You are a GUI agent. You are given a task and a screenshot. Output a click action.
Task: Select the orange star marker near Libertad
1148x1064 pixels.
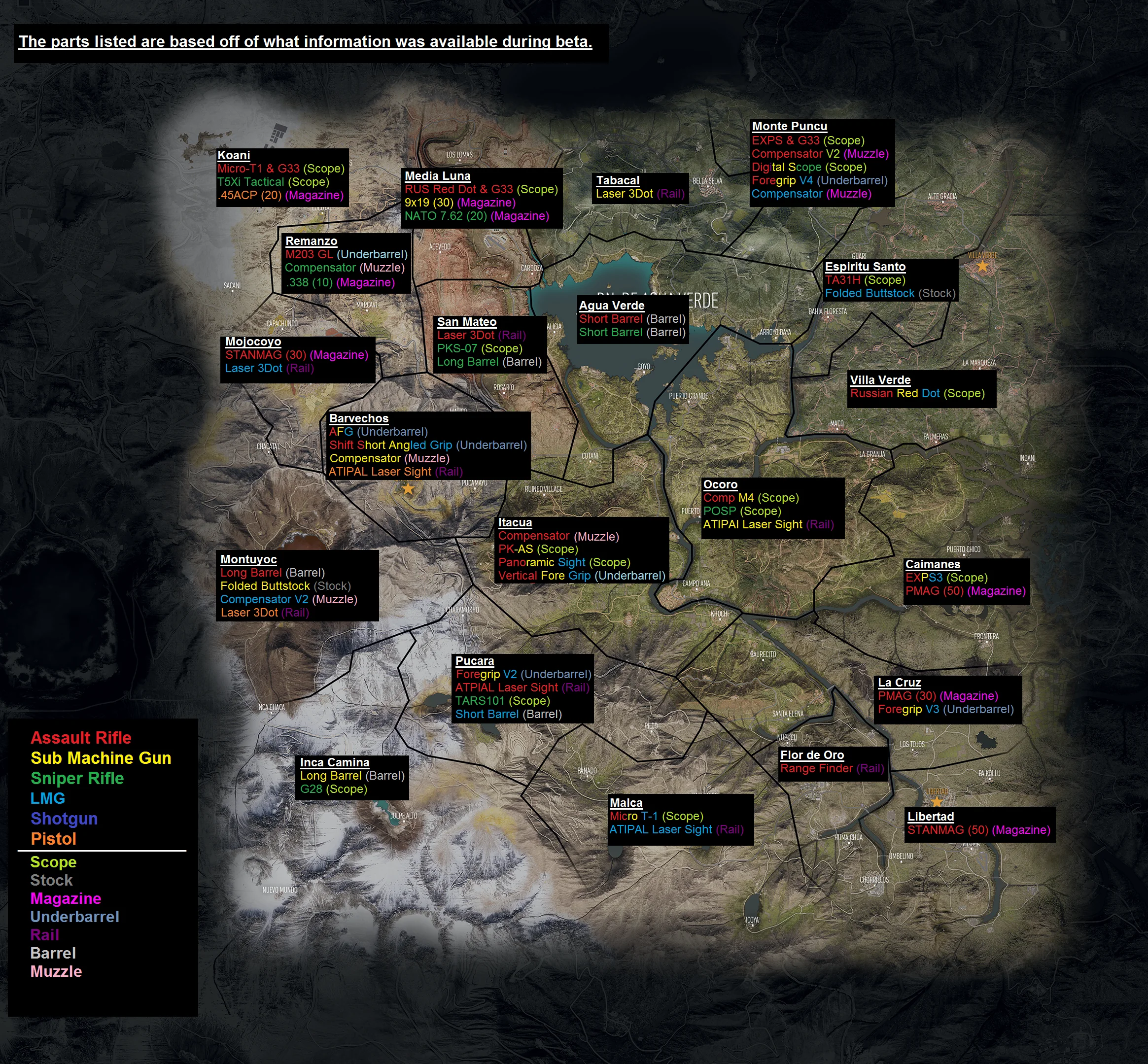click(937, 802)
